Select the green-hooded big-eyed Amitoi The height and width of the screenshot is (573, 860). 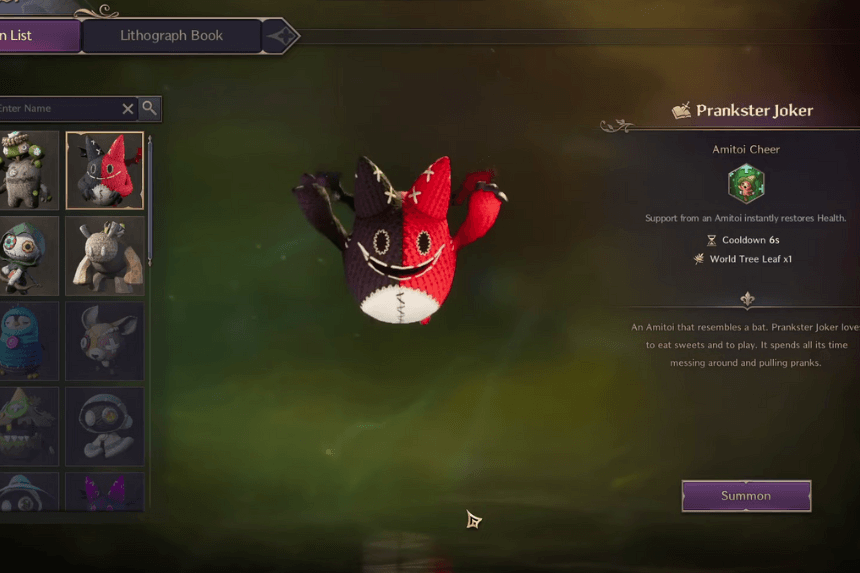(28, 256)
